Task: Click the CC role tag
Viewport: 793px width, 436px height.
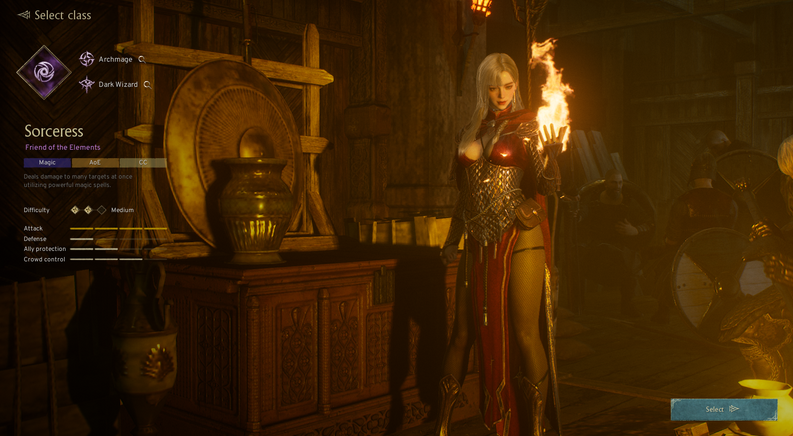Action: (142, 162)
